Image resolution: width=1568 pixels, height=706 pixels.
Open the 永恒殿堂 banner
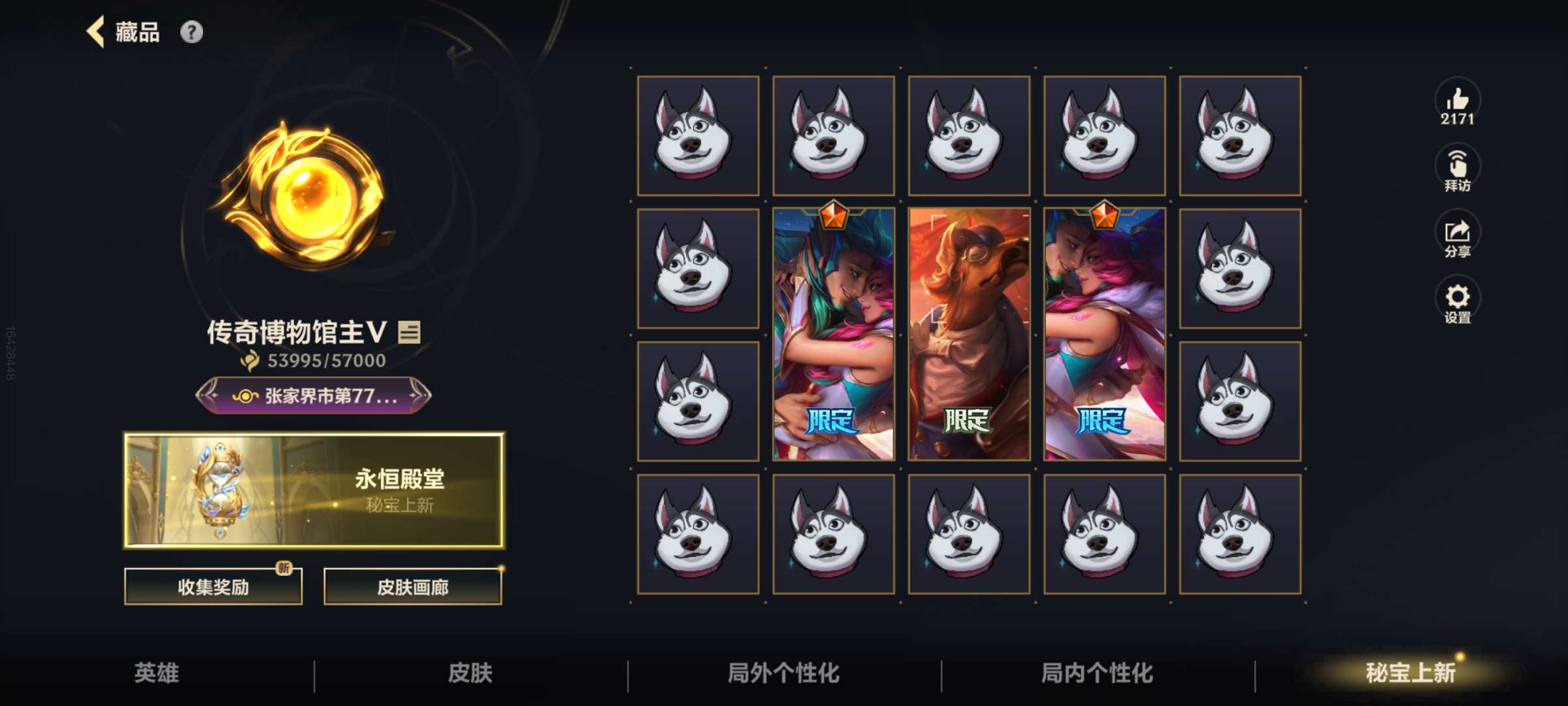314,490
